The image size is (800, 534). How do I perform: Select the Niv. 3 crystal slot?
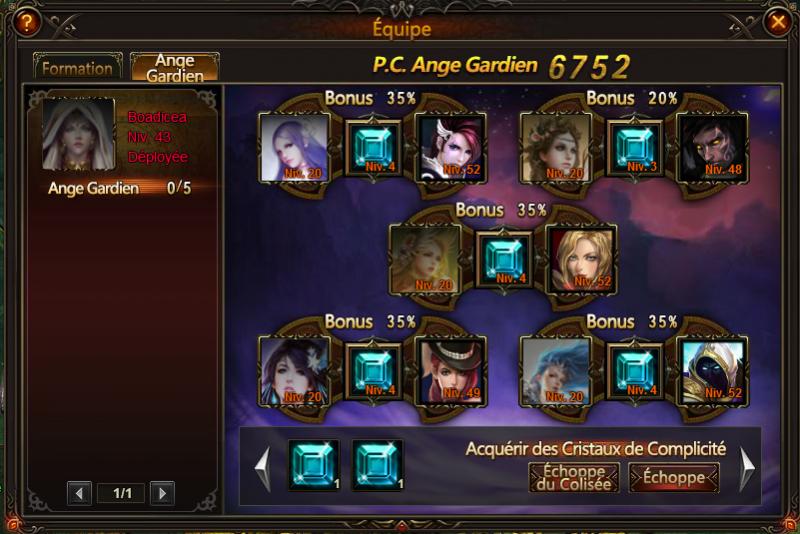click(x=636, y=147)
